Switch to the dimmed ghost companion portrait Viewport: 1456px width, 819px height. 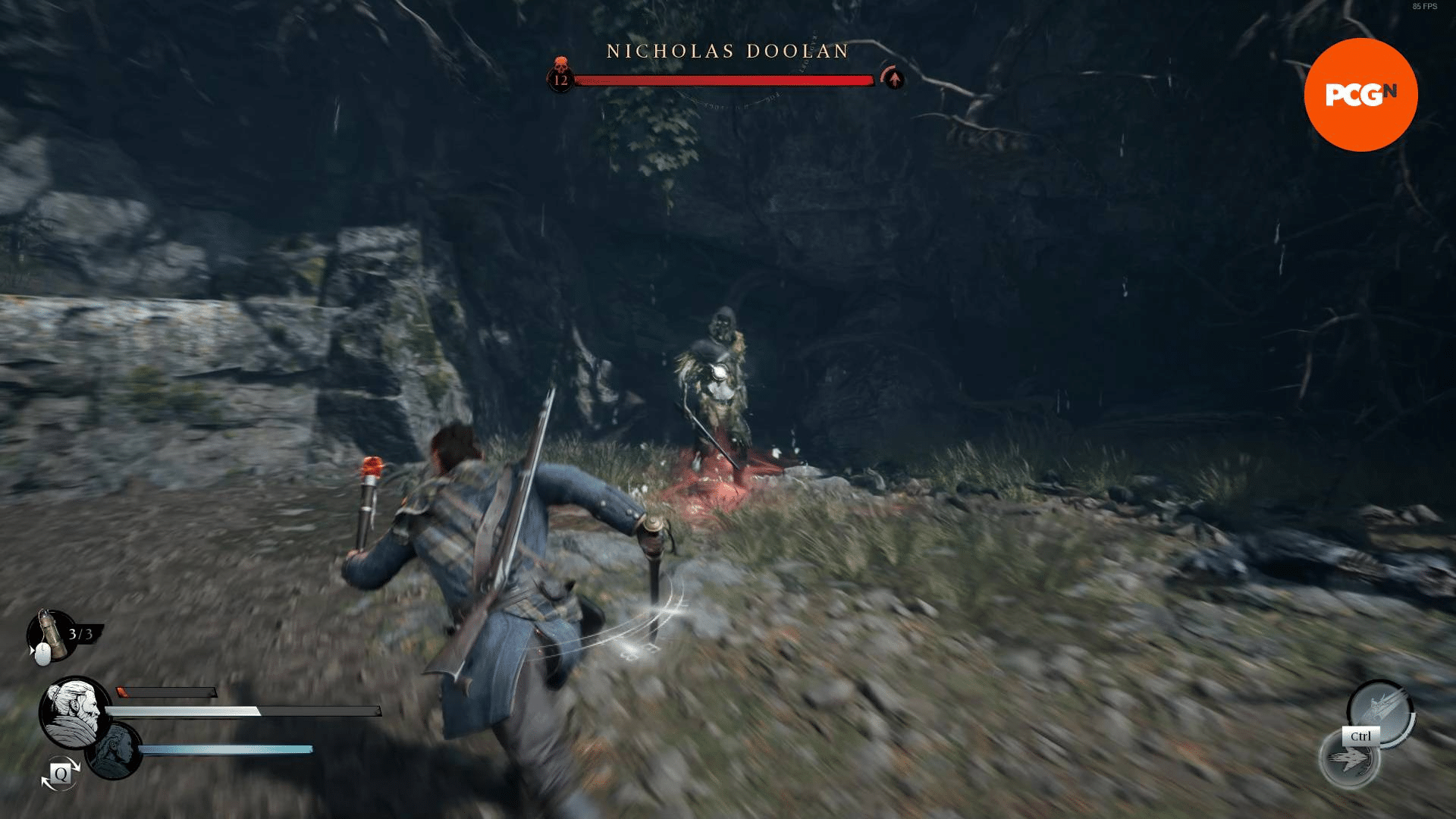[x=114, y=750]
